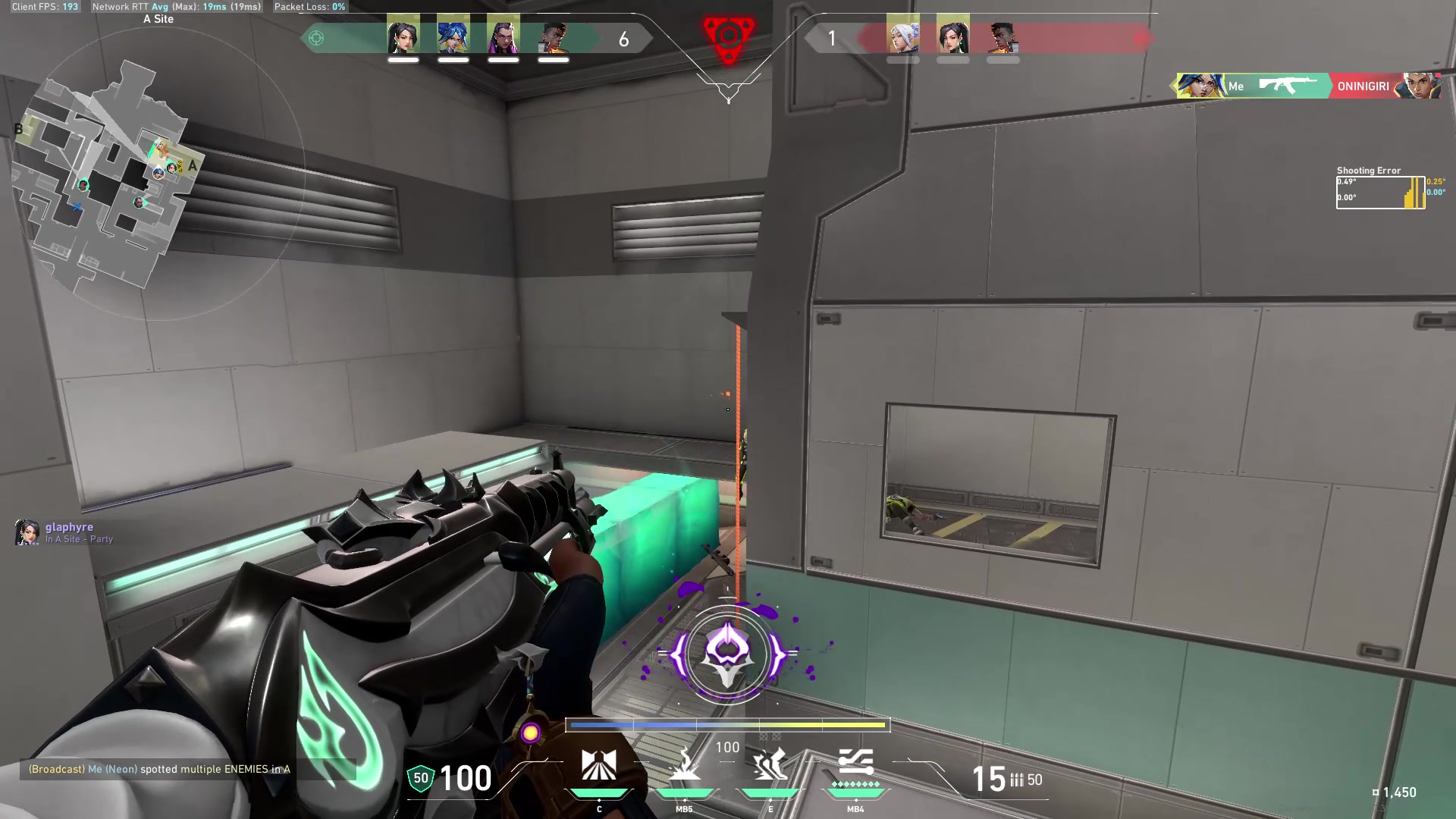Click the enemy Sage portrait on the red team

[952, 36]
